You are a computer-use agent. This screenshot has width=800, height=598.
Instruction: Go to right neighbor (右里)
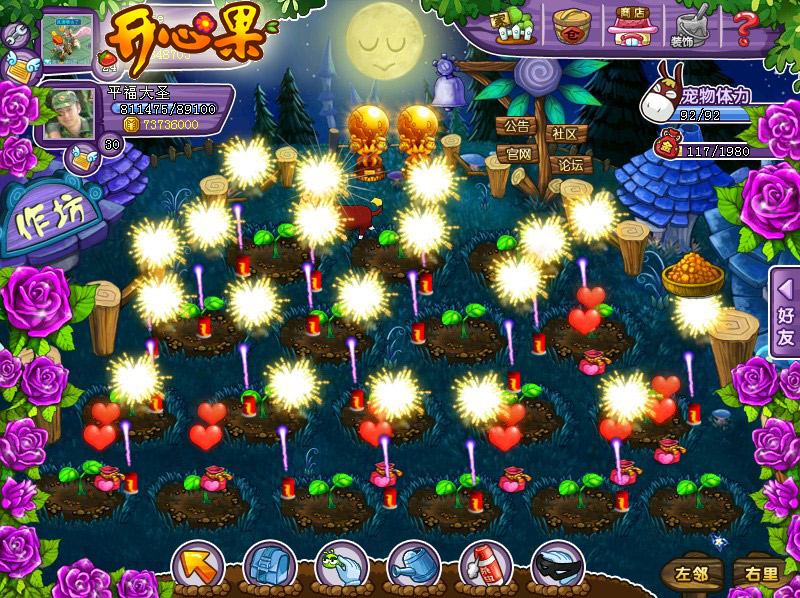coord(755,574)
